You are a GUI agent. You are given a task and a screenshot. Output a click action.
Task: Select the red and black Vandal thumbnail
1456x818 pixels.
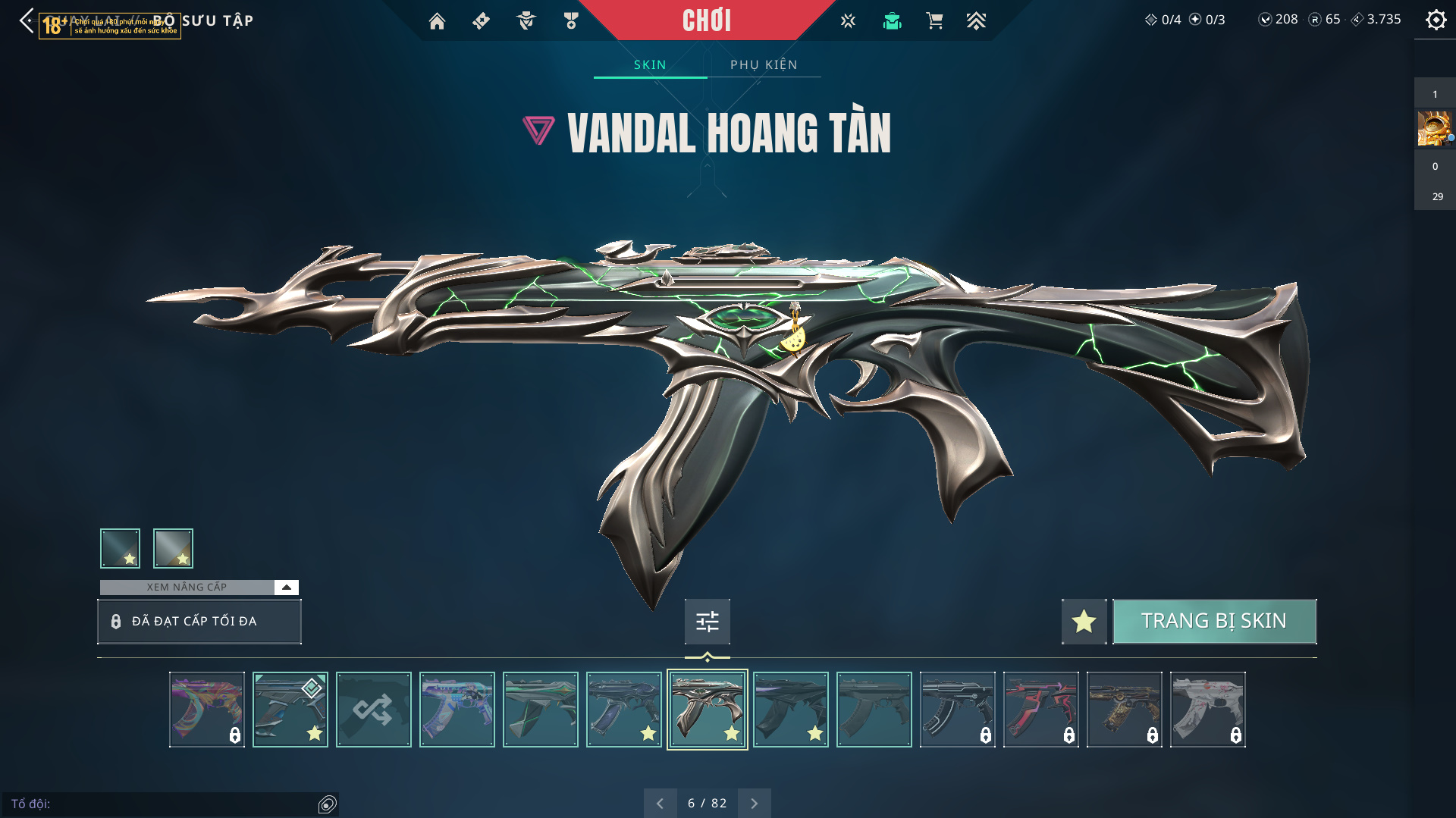1040,710
